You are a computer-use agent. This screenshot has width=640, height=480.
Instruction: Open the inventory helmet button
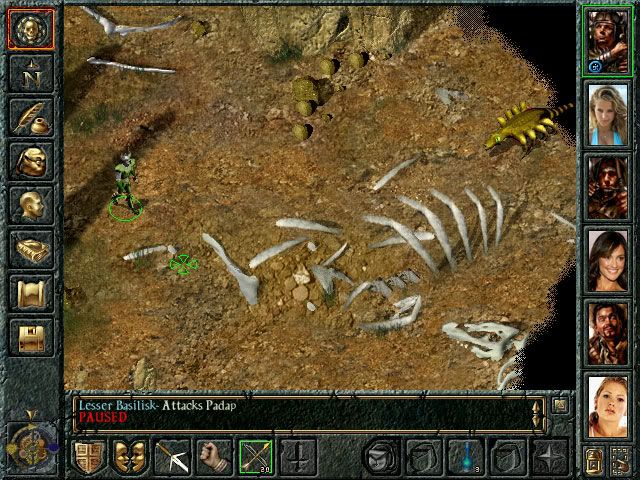(x=30, y=160)
